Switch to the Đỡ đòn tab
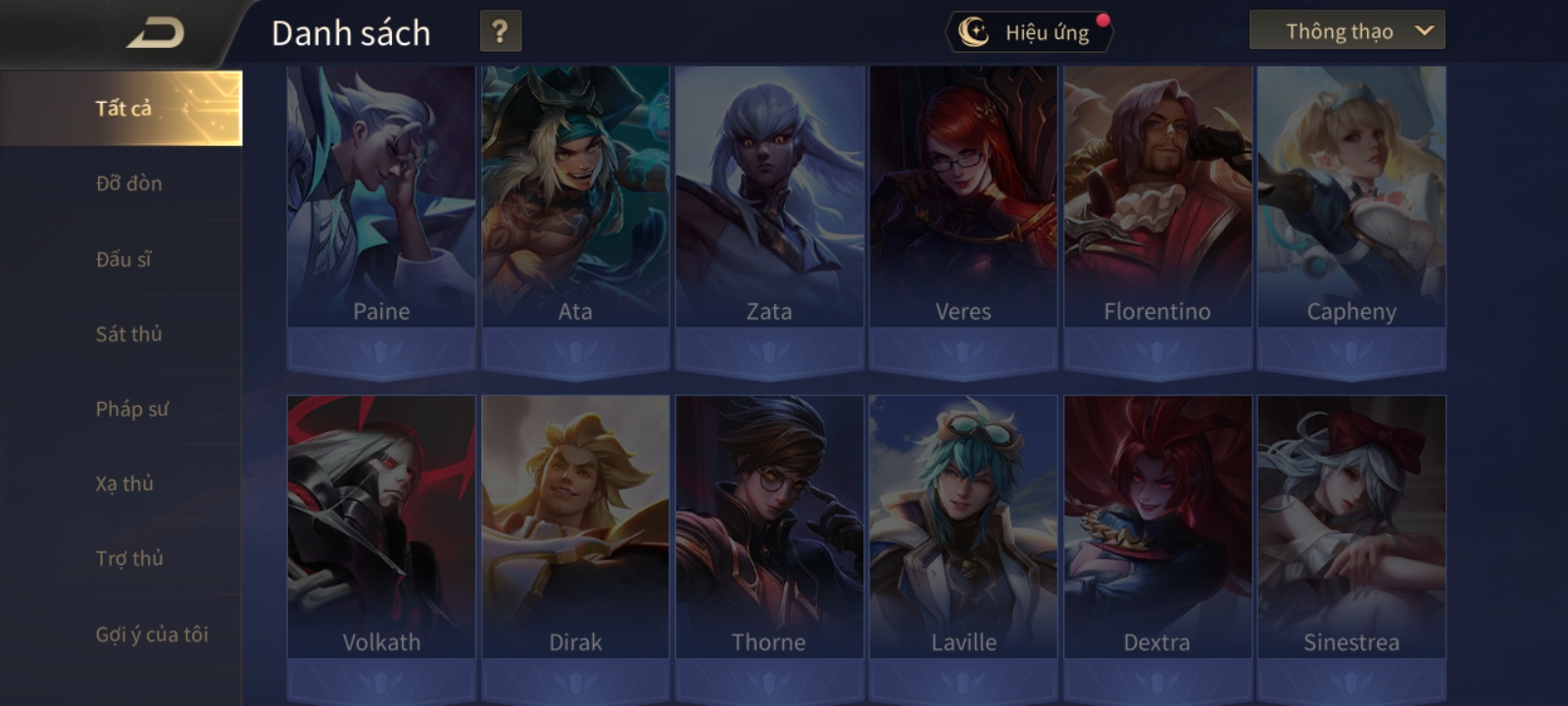This screenshot has width=1568, height=706. pyautogui.click(x=128, y=183)
